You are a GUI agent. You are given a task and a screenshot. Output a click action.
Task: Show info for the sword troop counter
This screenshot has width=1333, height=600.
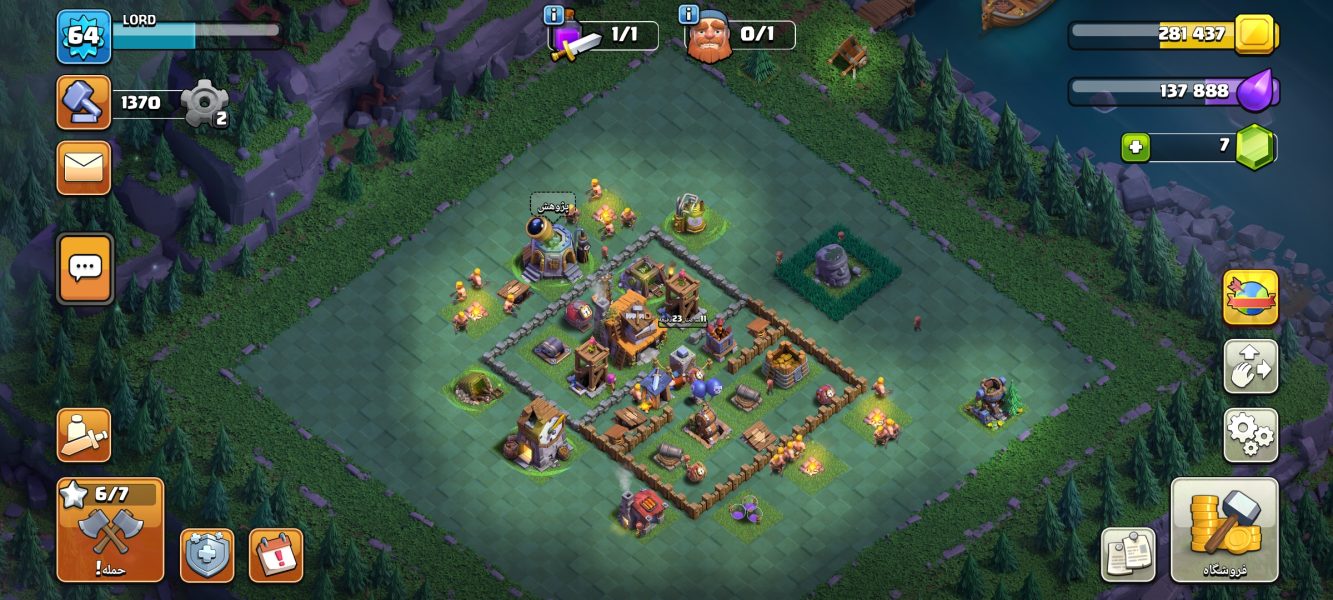coord(553,14)
